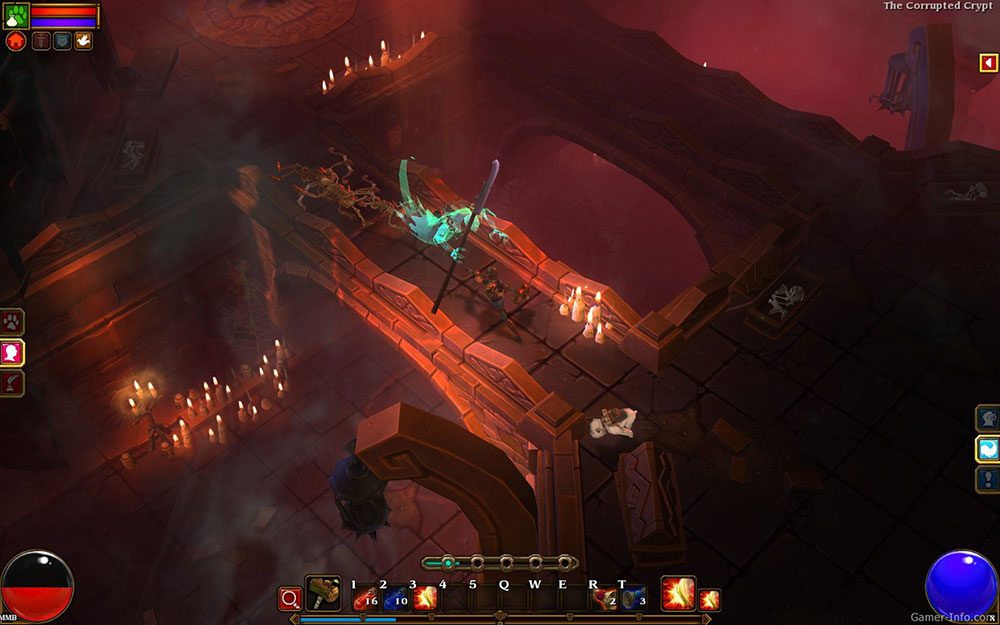The image size is (1000, 625).
Task: Open the quill journal panel
Action: pos(12,382)
